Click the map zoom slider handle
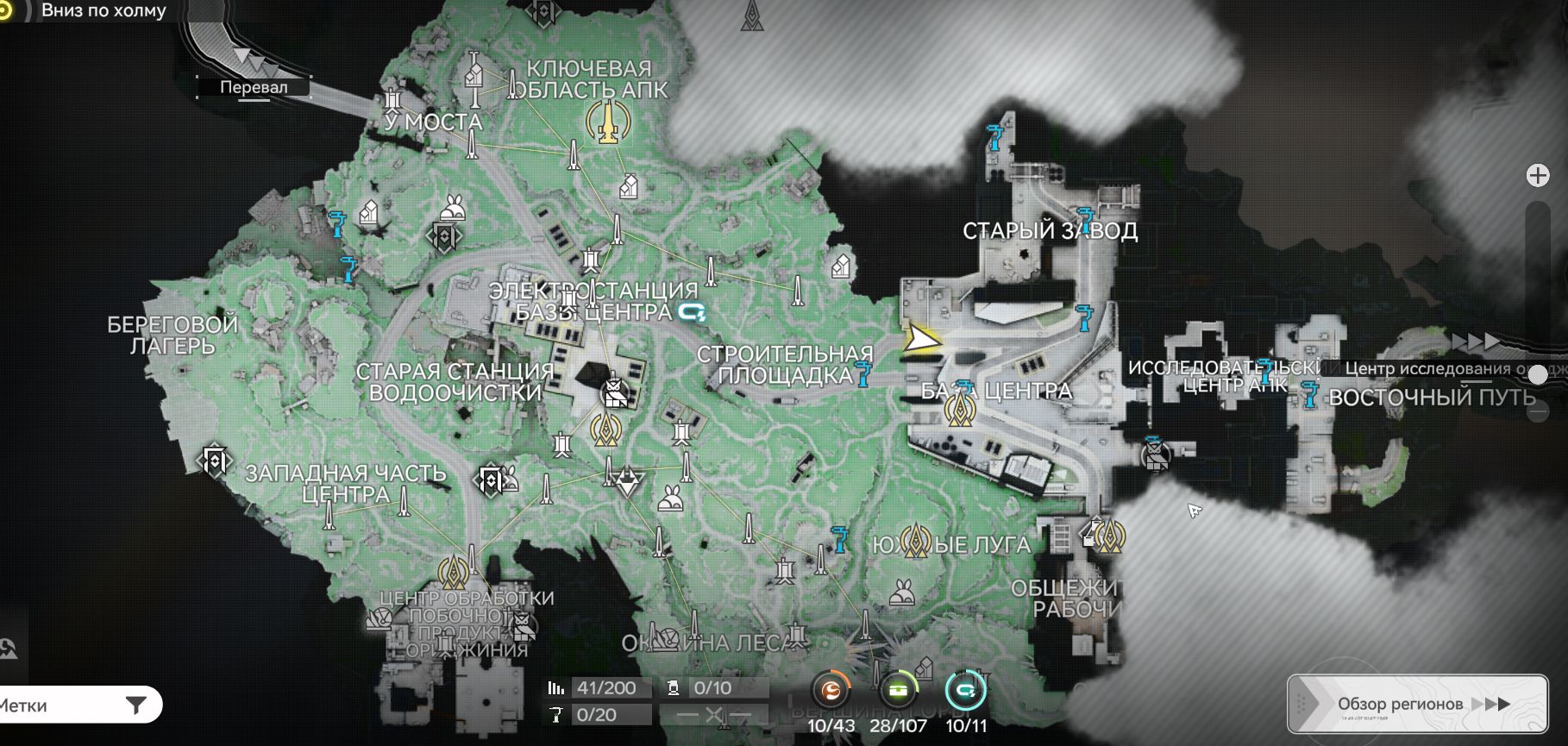Screen dimensions: 1568x746 [1537, 374]
